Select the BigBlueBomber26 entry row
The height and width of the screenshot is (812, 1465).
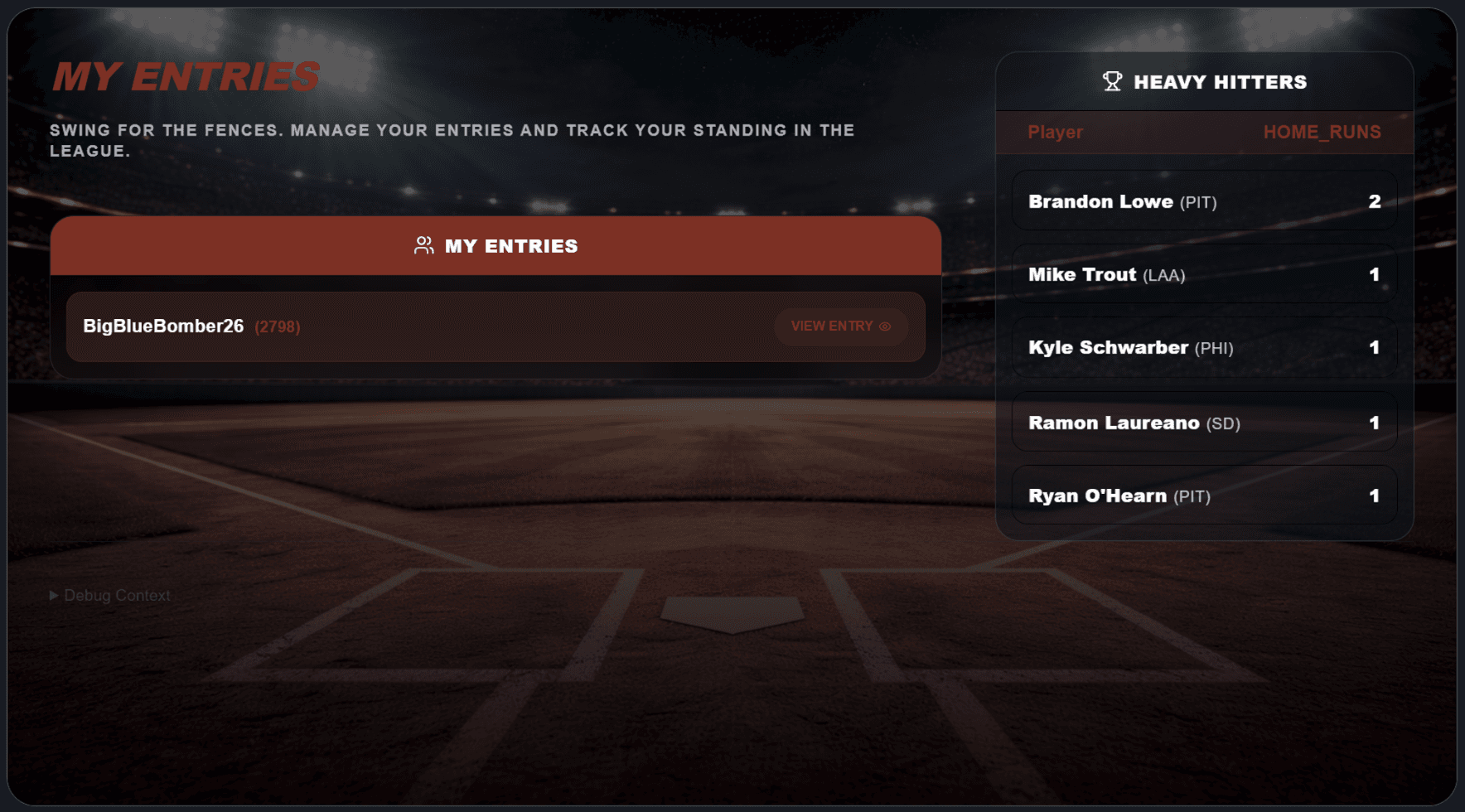pyautogui.click(x=414, y=326)
